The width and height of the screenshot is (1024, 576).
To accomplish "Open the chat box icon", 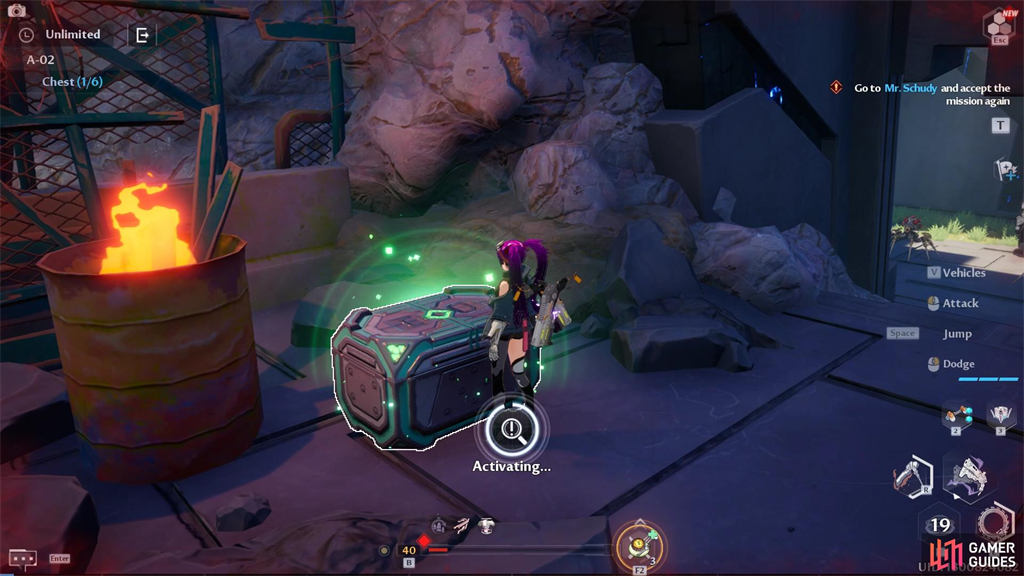I will 22,558.
